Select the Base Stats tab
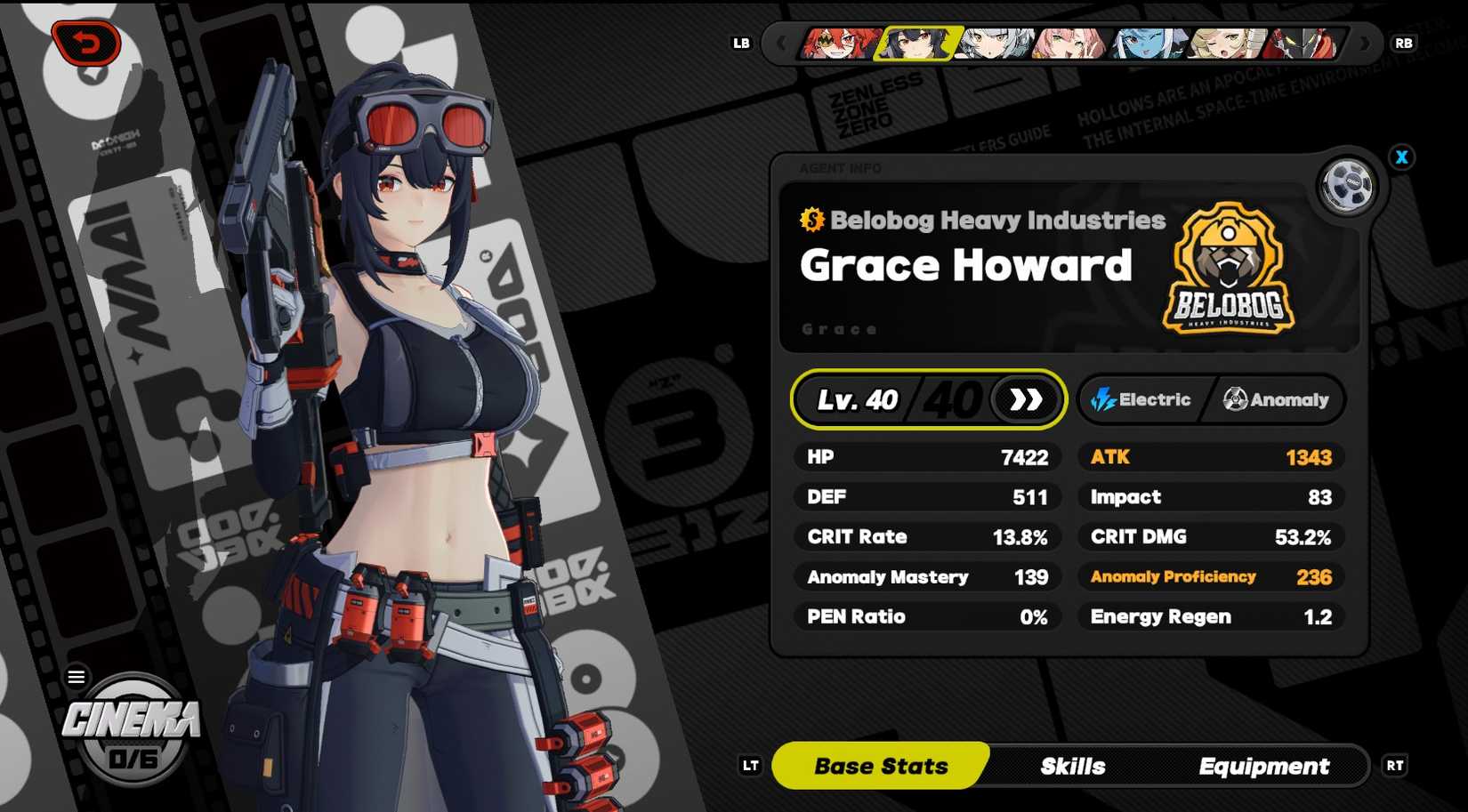This screenshot has width=1468, height=812. coord(881,766)
